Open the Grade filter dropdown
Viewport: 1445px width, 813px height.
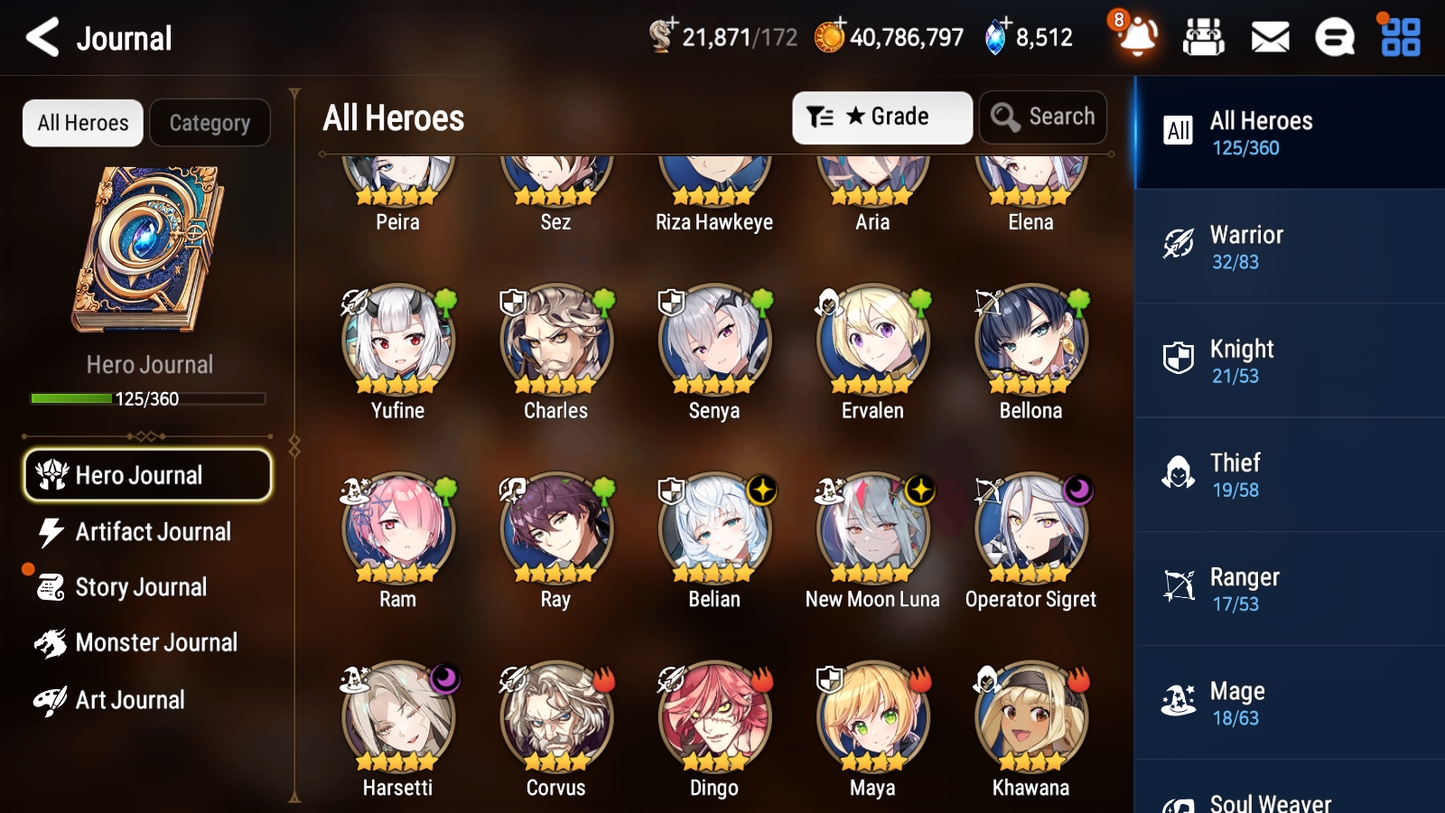[882, 117]
